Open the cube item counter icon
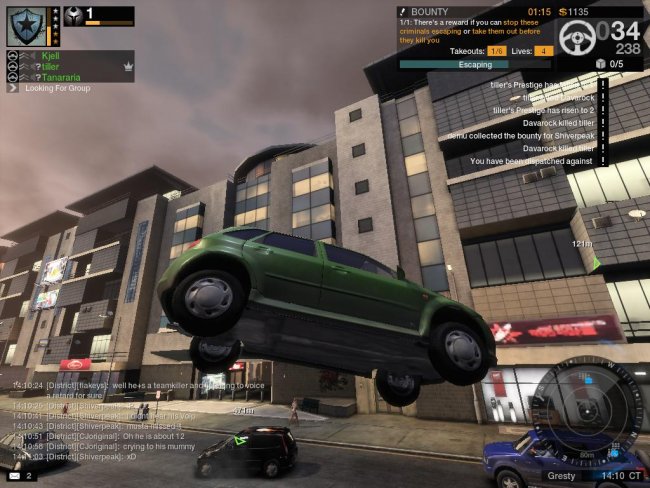 [x=602, y=63]
